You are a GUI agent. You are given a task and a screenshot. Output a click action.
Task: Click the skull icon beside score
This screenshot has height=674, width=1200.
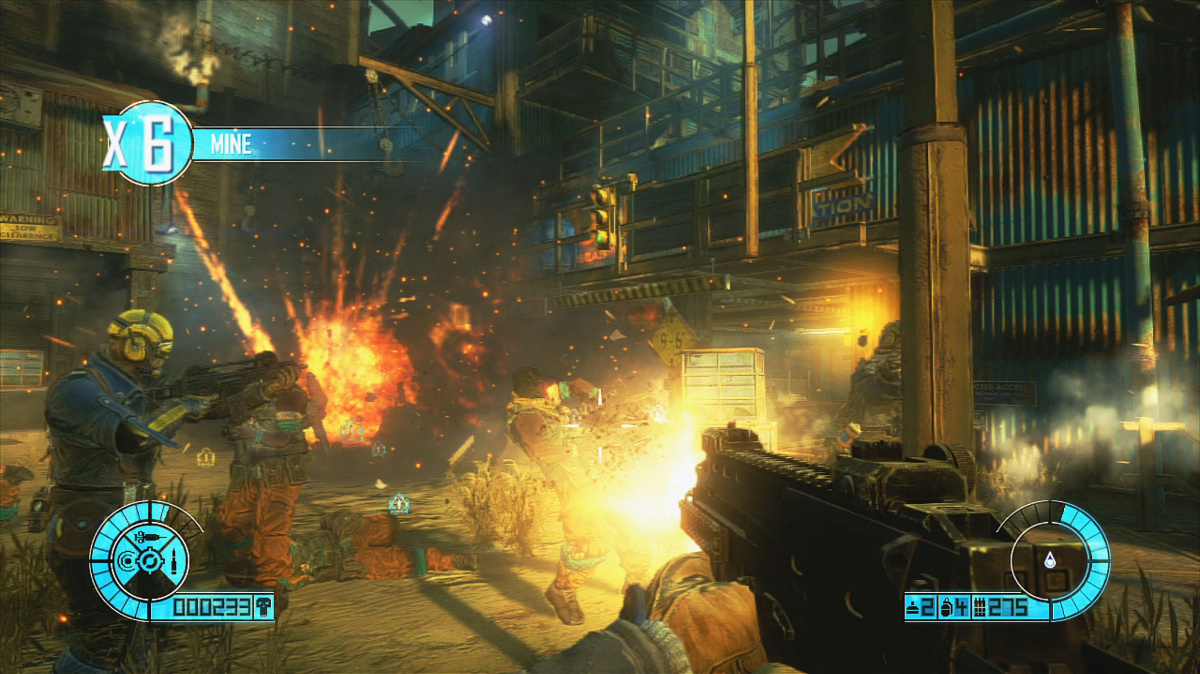click(x=263, y=606)
